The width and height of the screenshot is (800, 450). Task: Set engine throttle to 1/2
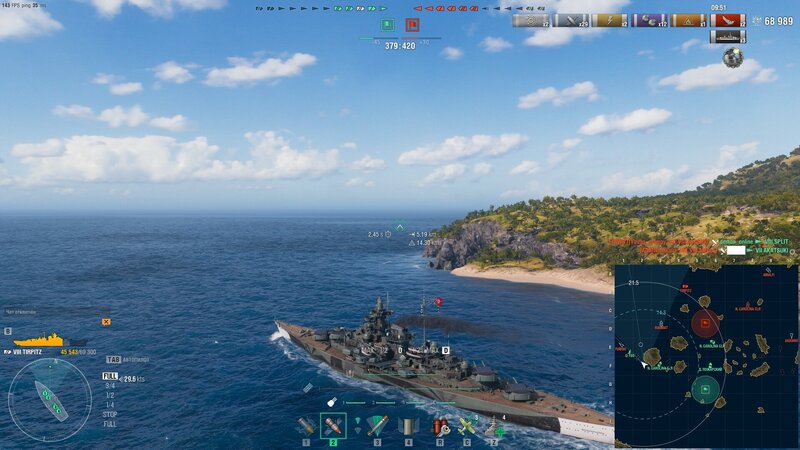(x=109, y=395)
